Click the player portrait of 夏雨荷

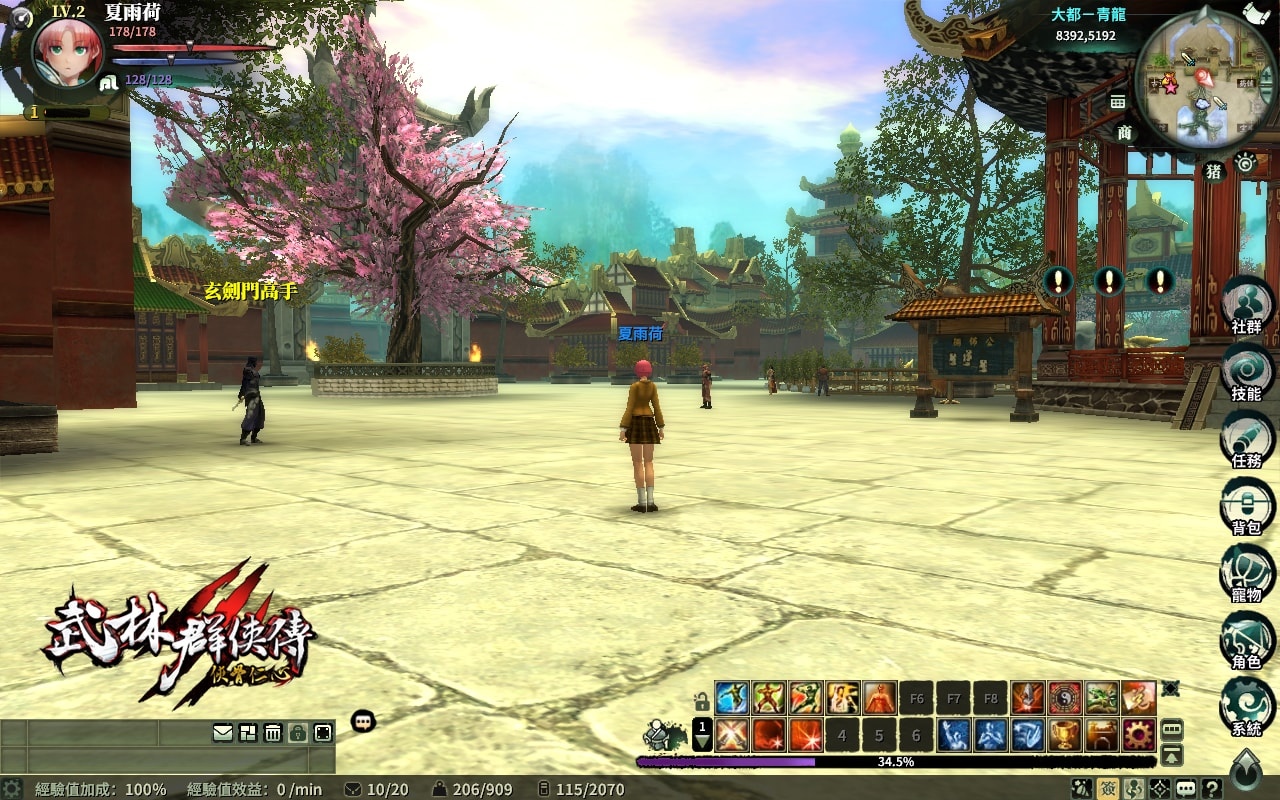tap(68, 52)
